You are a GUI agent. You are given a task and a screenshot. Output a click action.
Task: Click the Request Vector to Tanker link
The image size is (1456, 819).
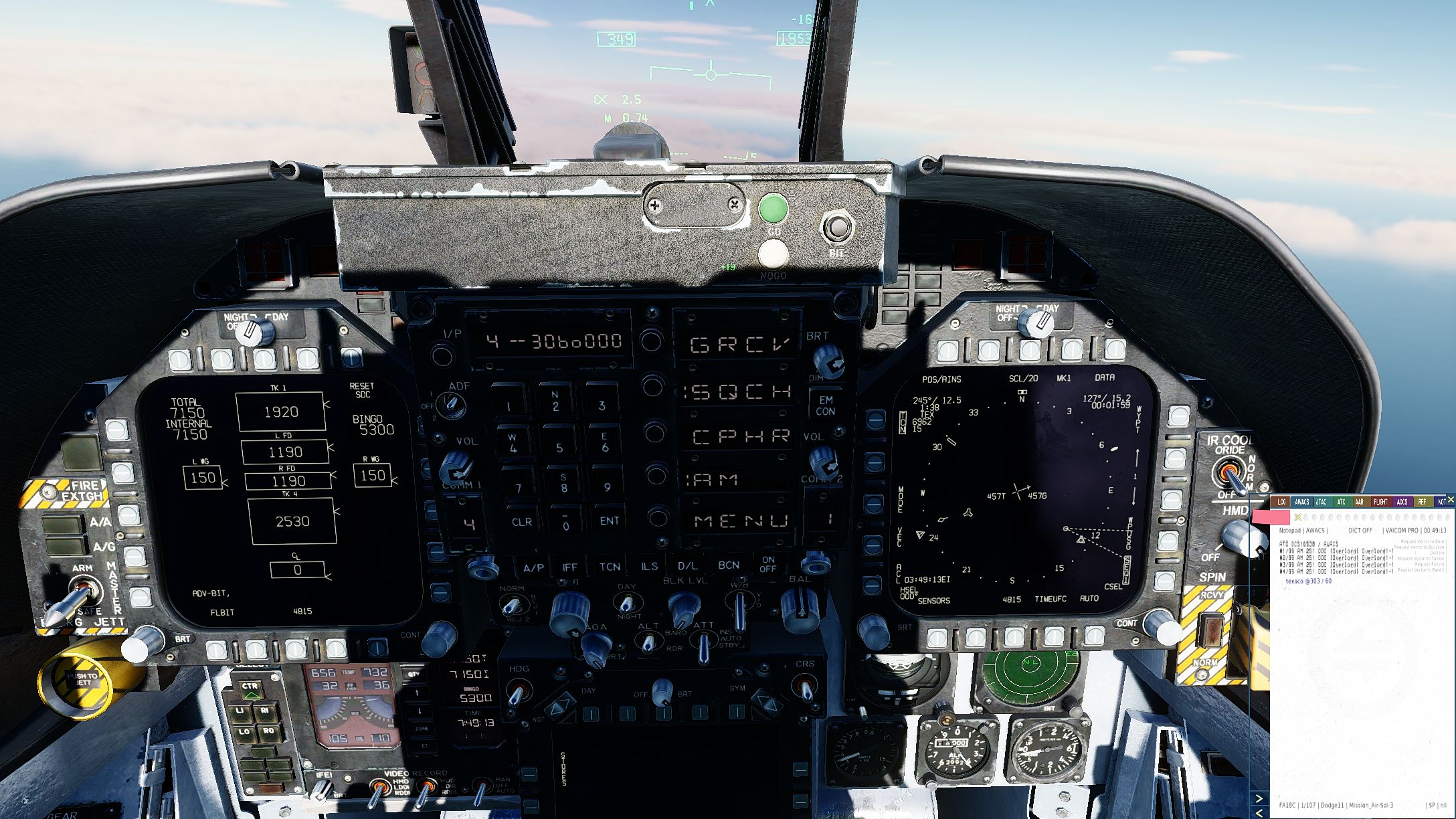click(x=1420, y=558)
